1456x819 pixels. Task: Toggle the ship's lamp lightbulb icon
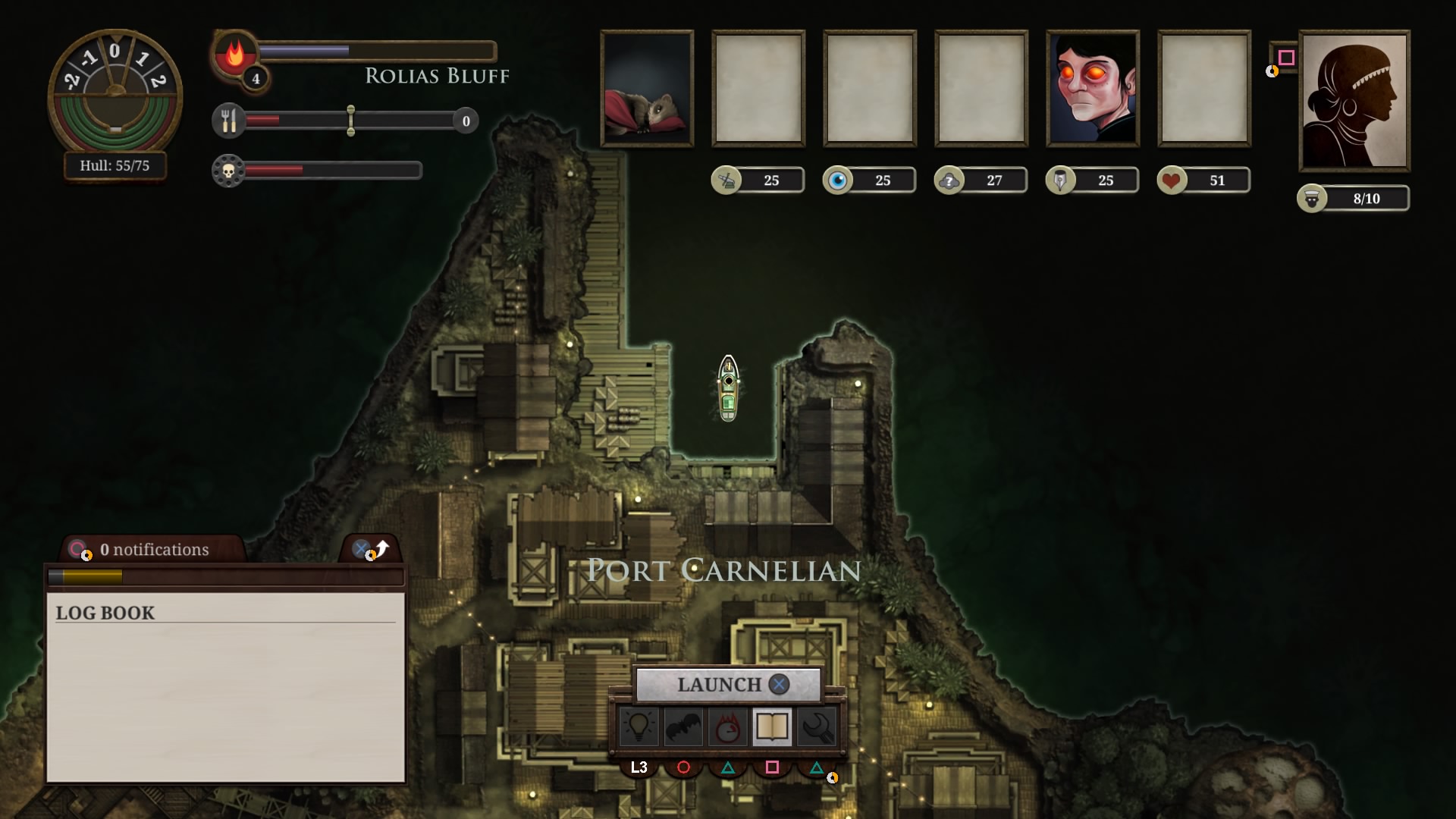(639, 726)
